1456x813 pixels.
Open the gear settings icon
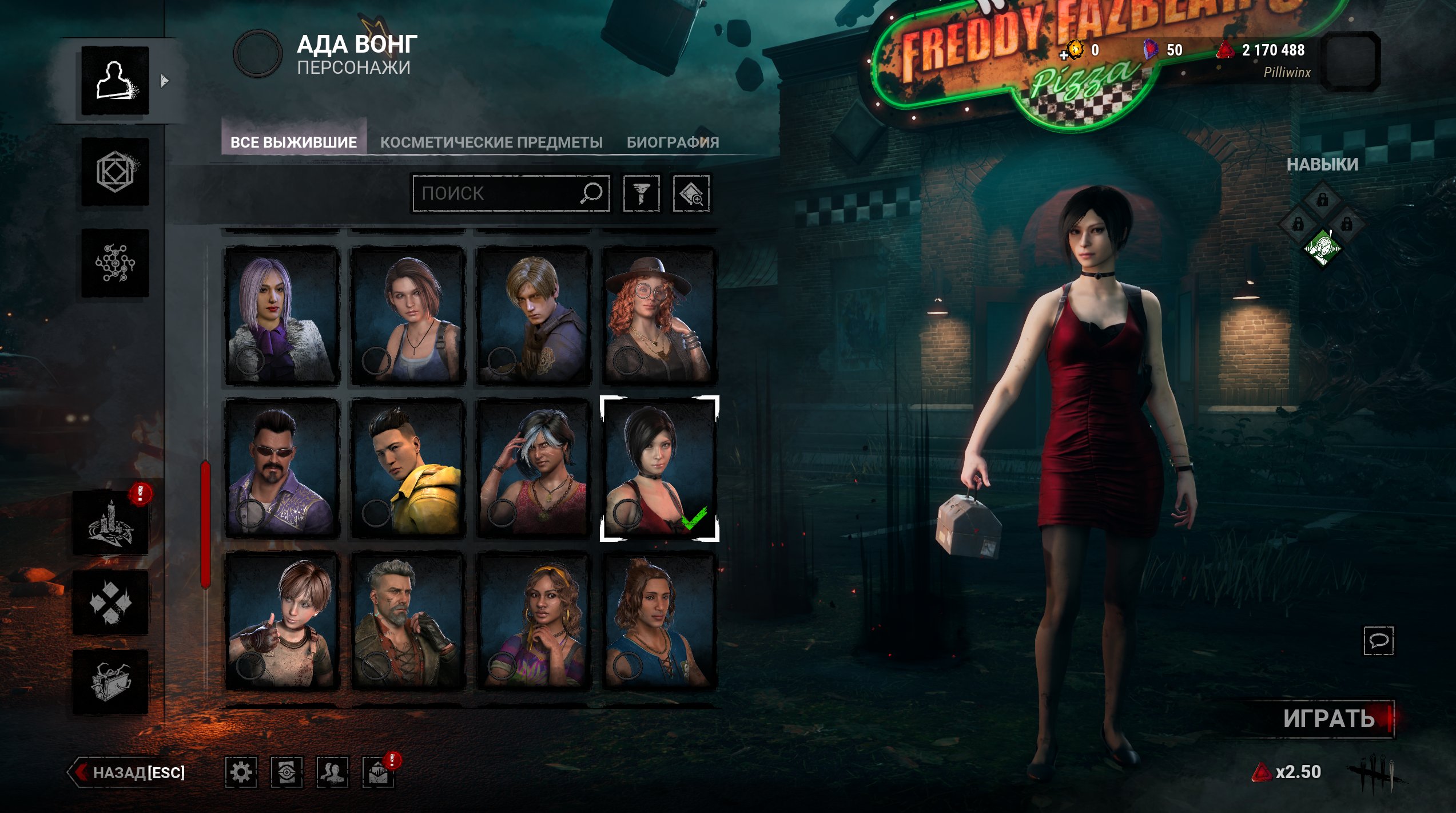241,772
